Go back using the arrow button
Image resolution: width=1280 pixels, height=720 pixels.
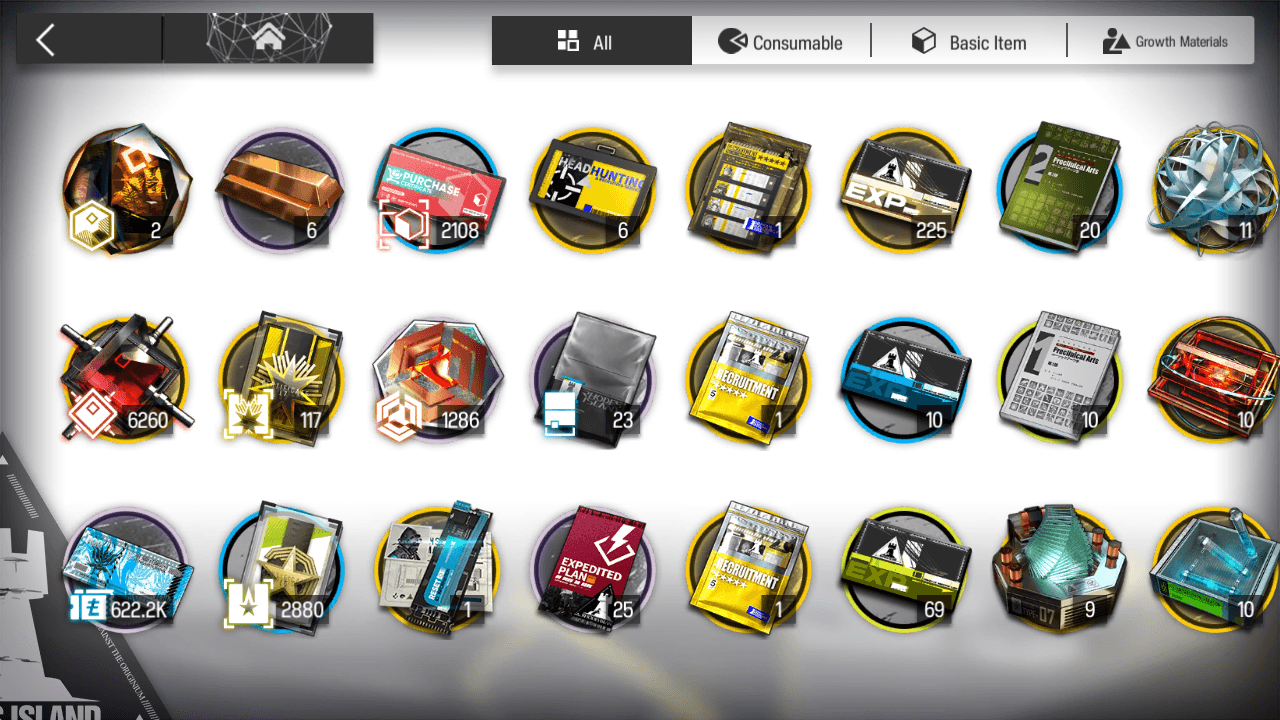[46, 41]
